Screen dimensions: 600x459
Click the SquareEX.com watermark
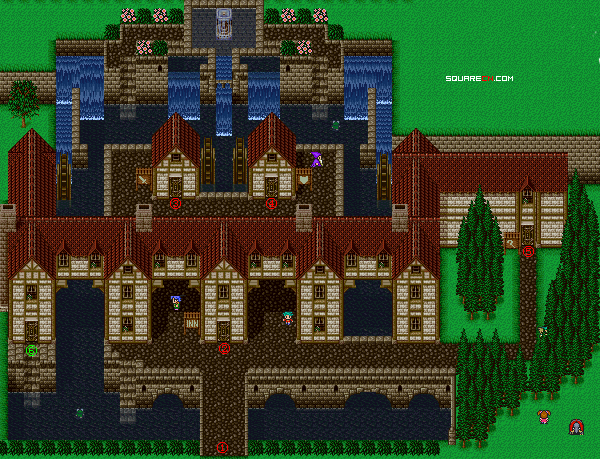tap(480, 77)
